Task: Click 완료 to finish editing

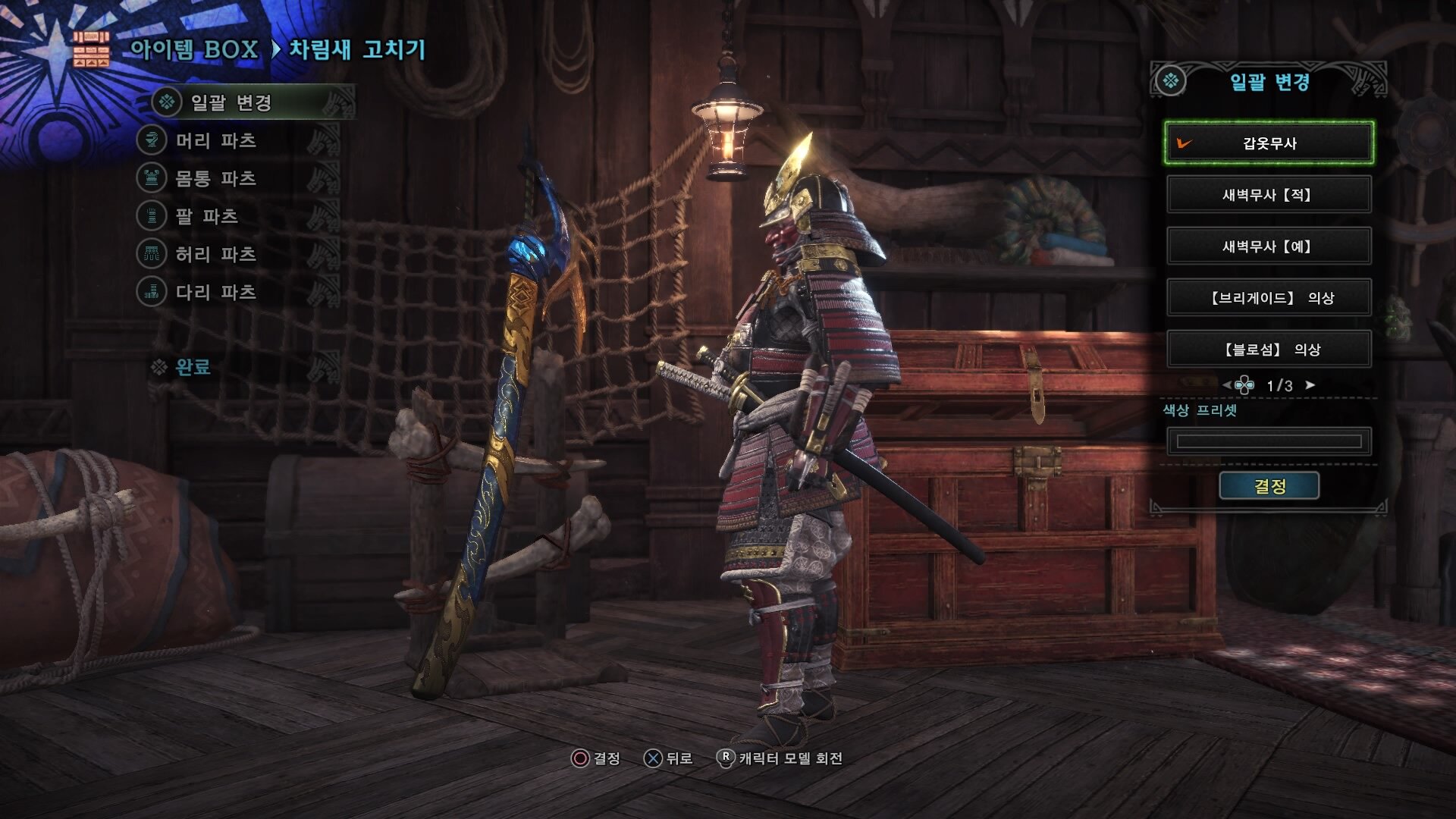Action: point(192,367)
